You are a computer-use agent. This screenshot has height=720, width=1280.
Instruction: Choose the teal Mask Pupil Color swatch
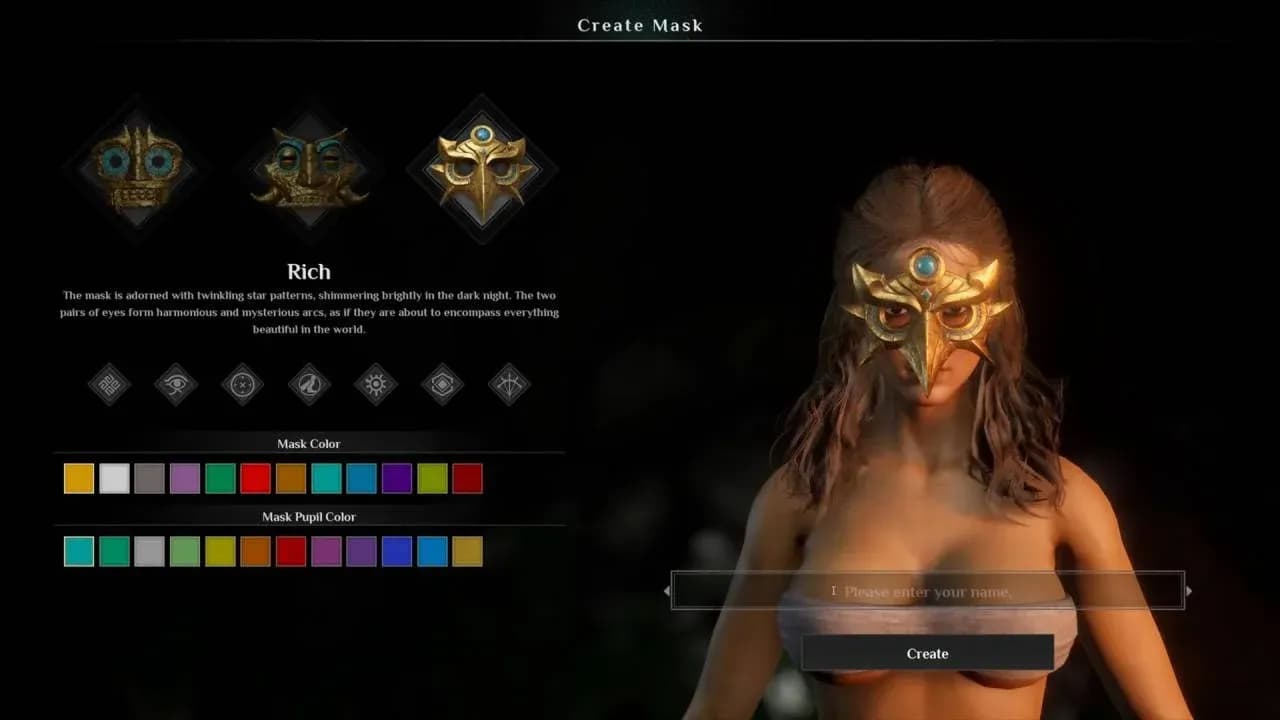(78, 551)
